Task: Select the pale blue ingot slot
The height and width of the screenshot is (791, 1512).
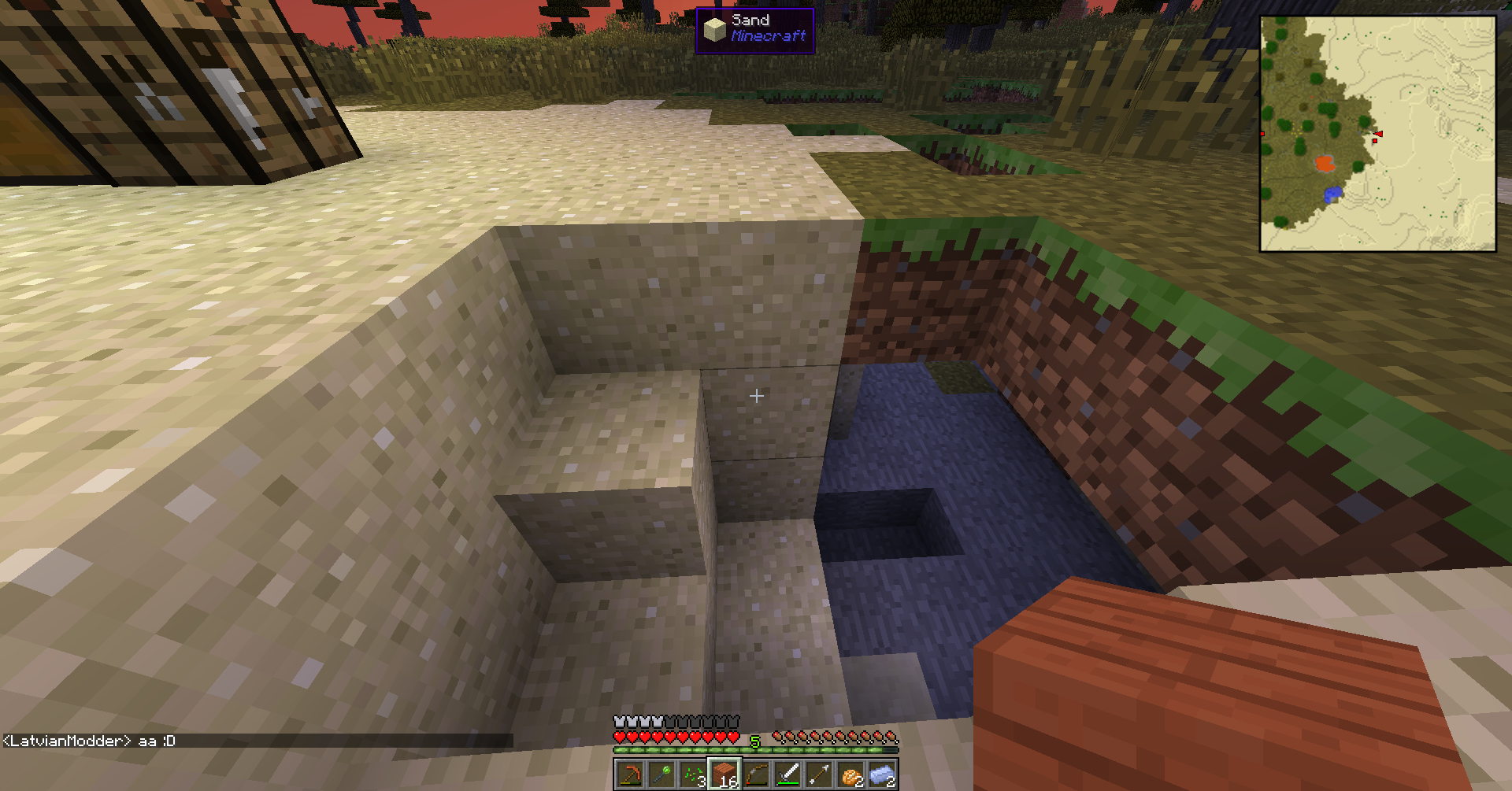Action: pos(882,775)
